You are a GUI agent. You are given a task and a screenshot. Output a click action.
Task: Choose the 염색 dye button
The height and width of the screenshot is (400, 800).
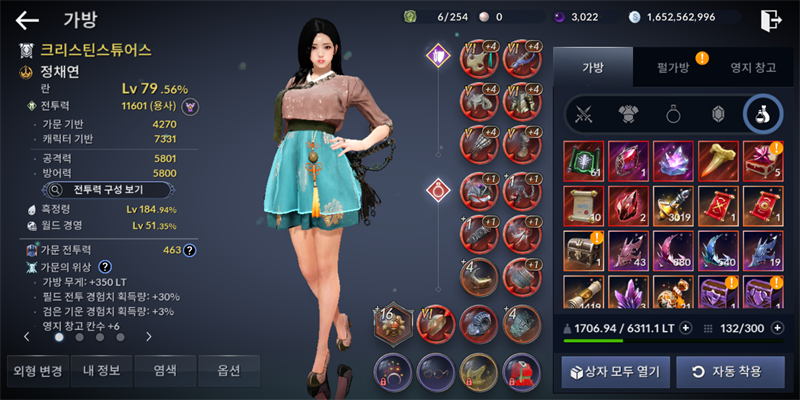pyautogui.click(x=165, y=371)
